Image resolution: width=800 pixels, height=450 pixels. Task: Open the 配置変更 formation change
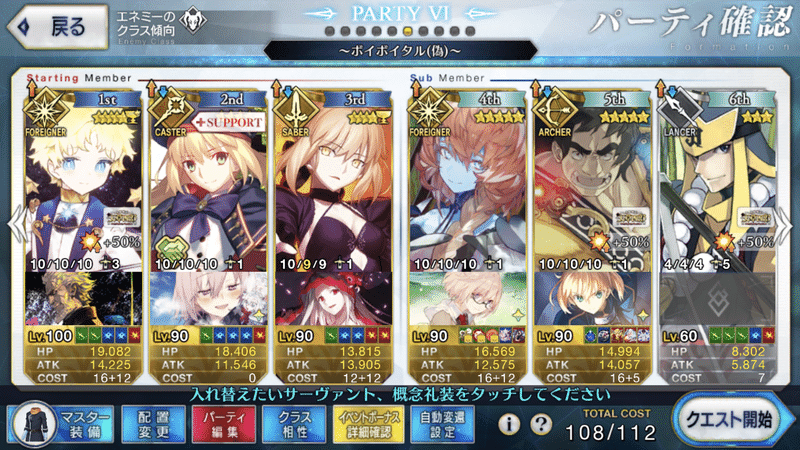(x=147, y=423)
